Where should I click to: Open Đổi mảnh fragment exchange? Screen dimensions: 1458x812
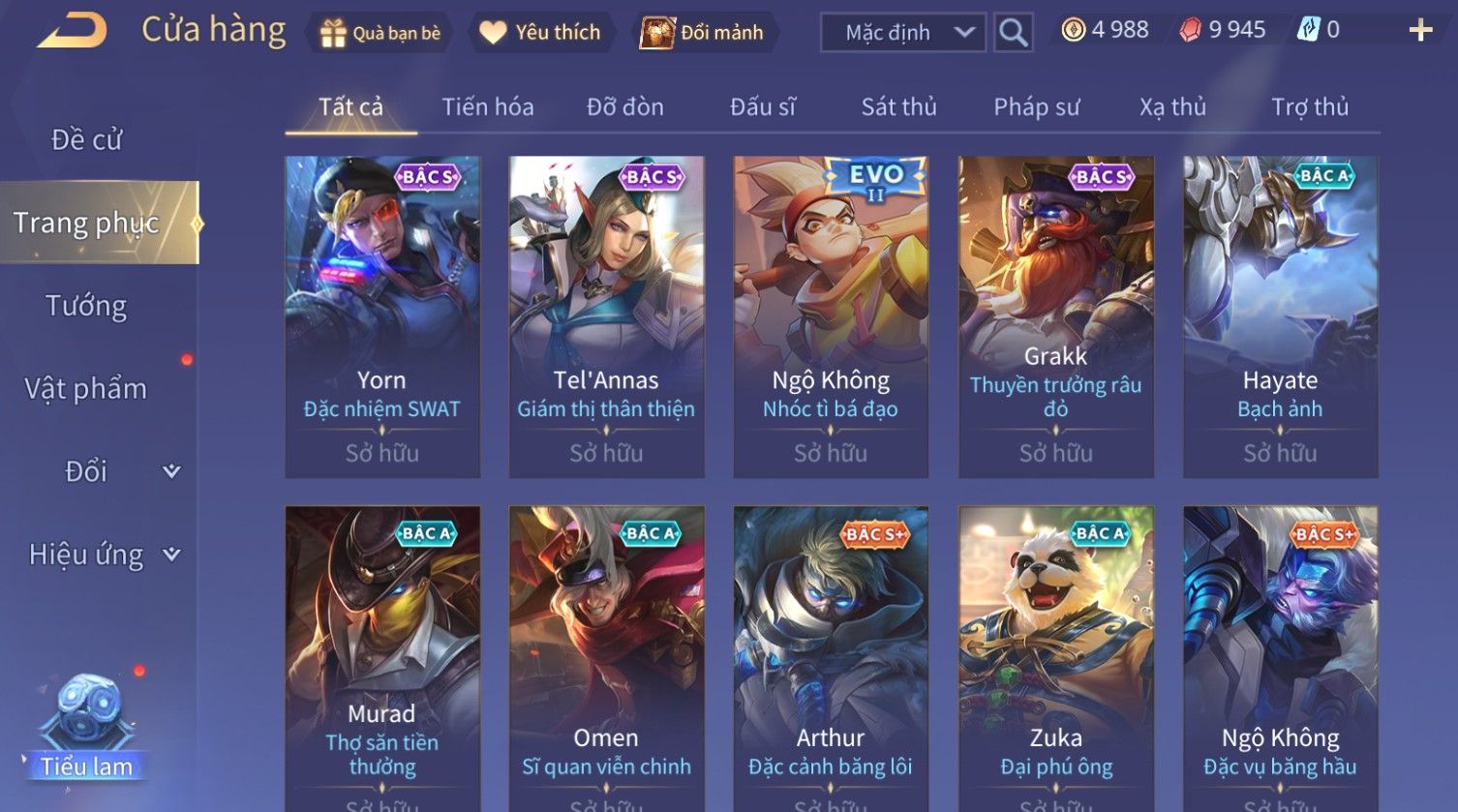point(702,33)
